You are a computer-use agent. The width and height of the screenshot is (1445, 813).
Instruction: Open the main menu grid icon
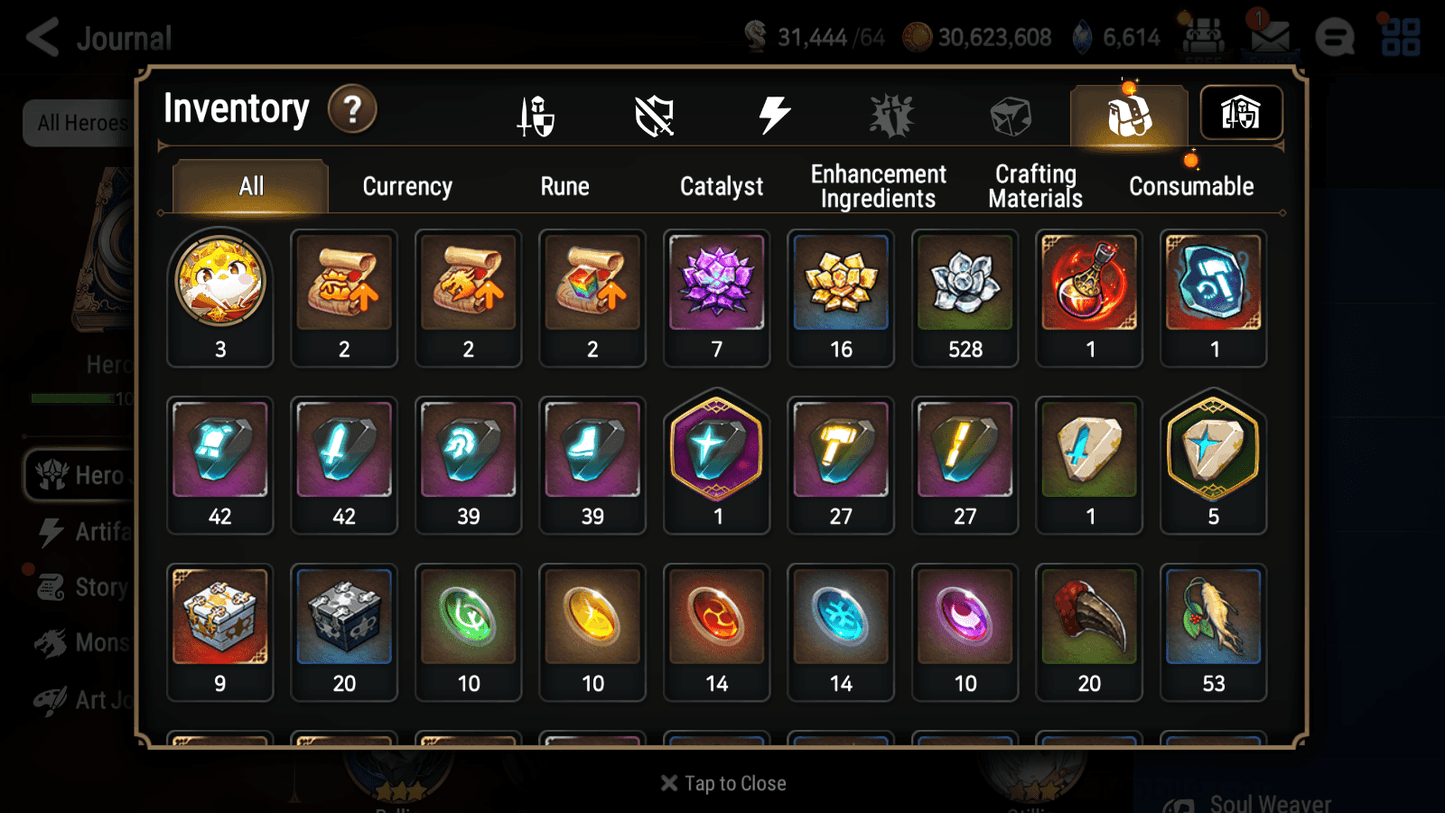[1399, 37]
